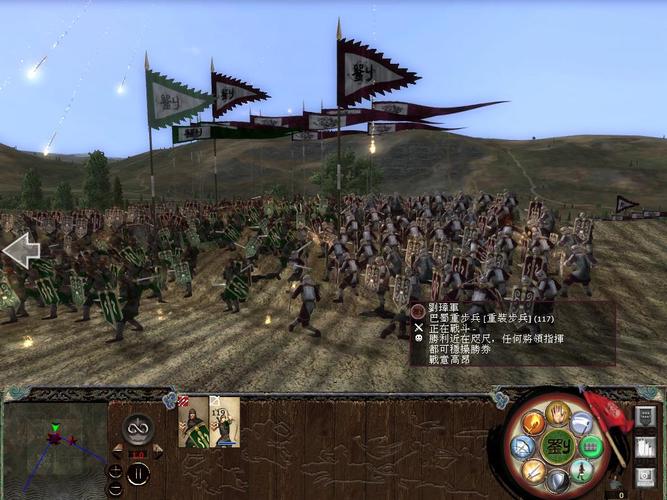The image size is (667, 500).
Task: Toggle the infinity group button
Action: tap(137, 427)
